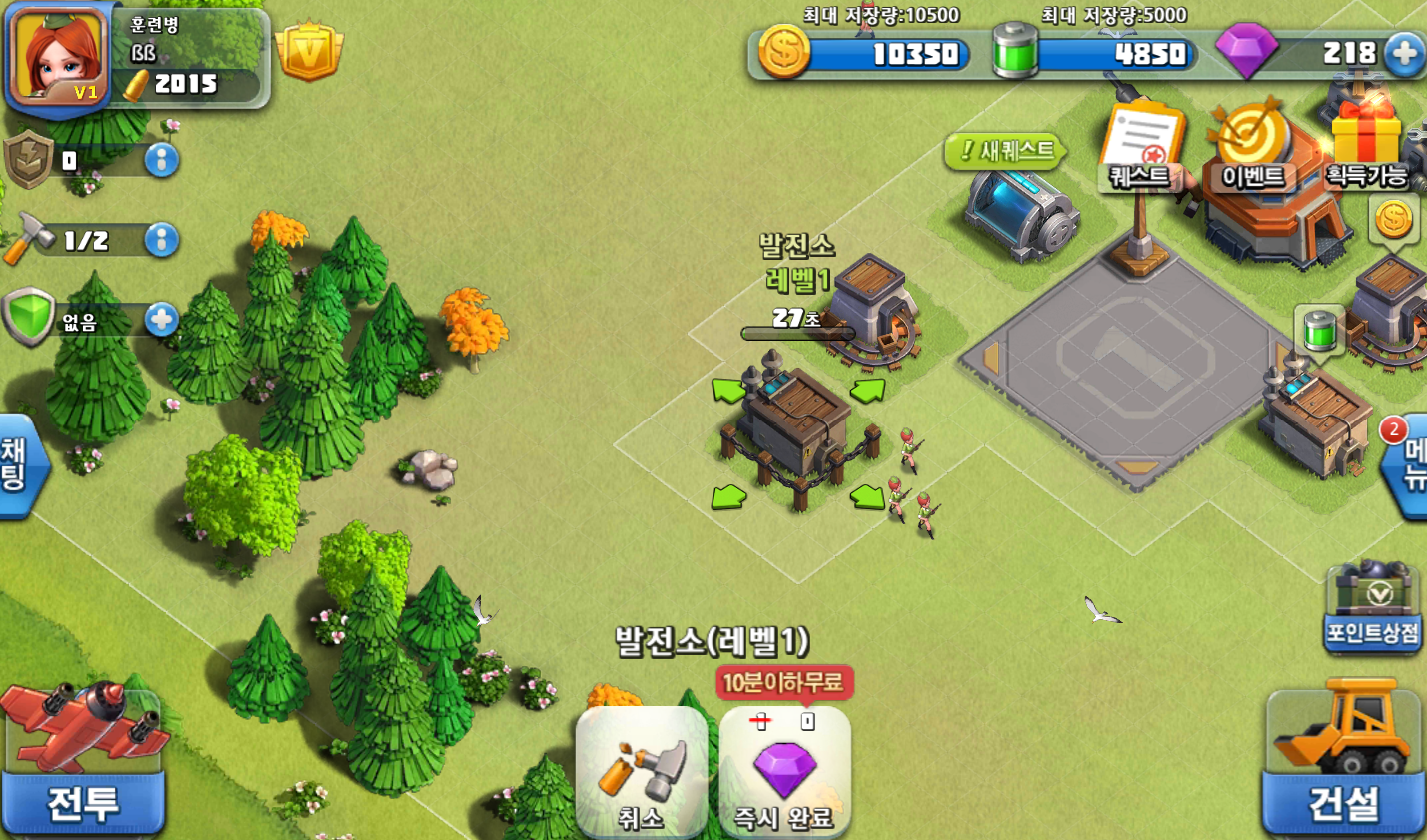The image size is (1427, 840).
Task: Open the 포인트상점 point shop
Action: 1373,609
